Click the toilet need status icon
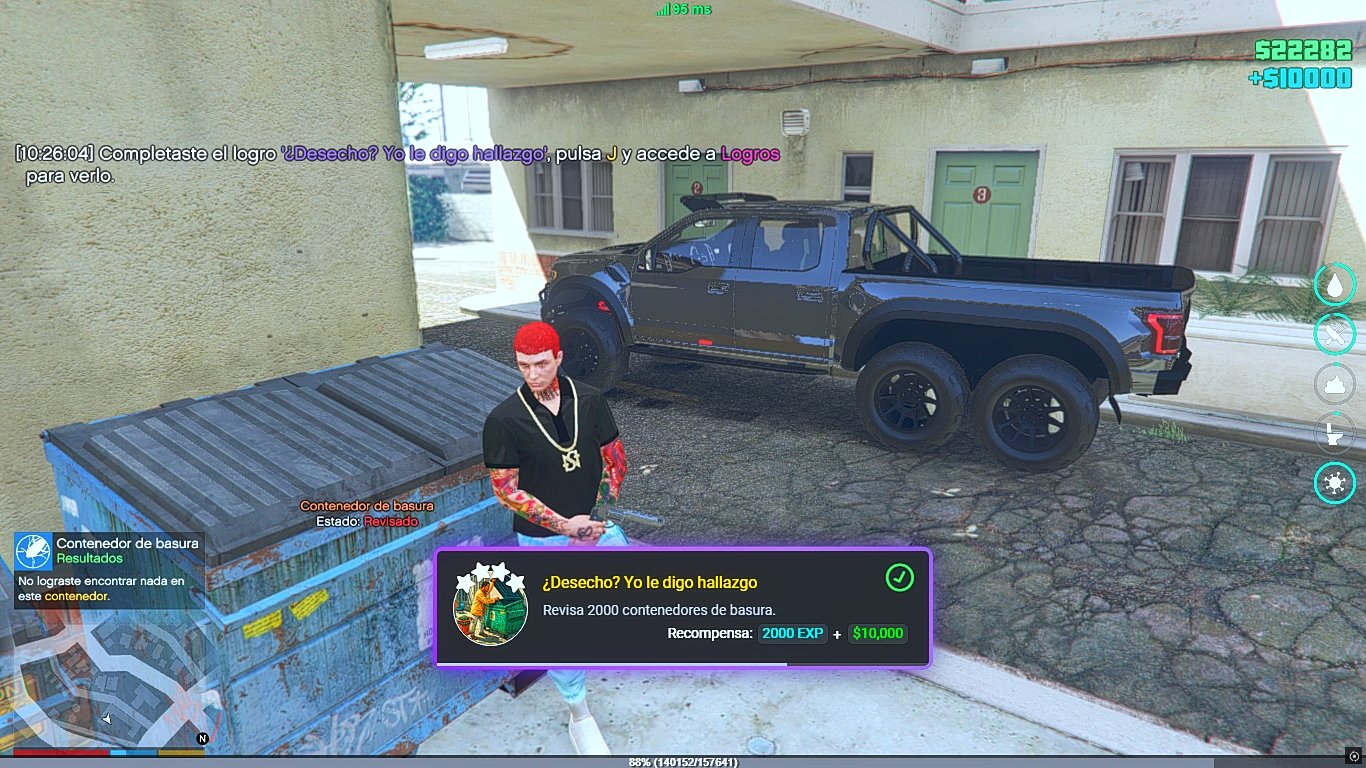Image resolution: width=1366 pixels, height=768 pixels. tap(1334, 434)
